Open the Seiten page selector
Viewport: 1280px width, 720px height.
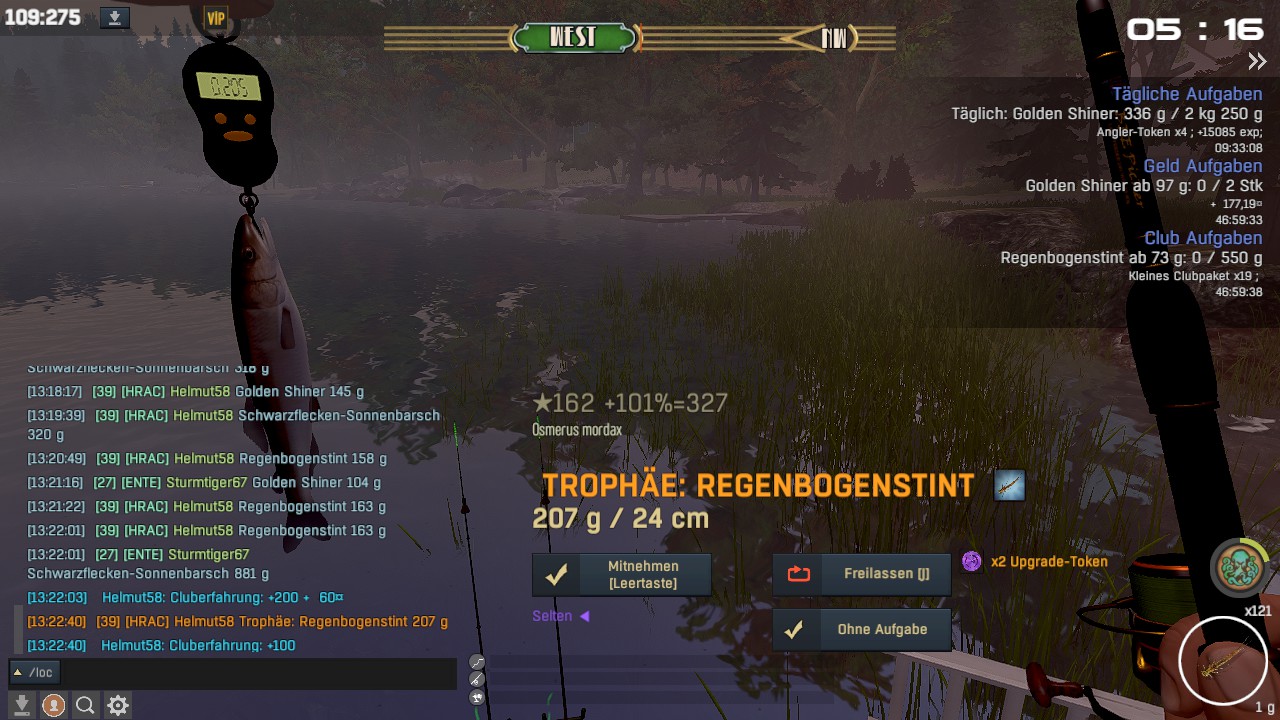pos(560,616)
